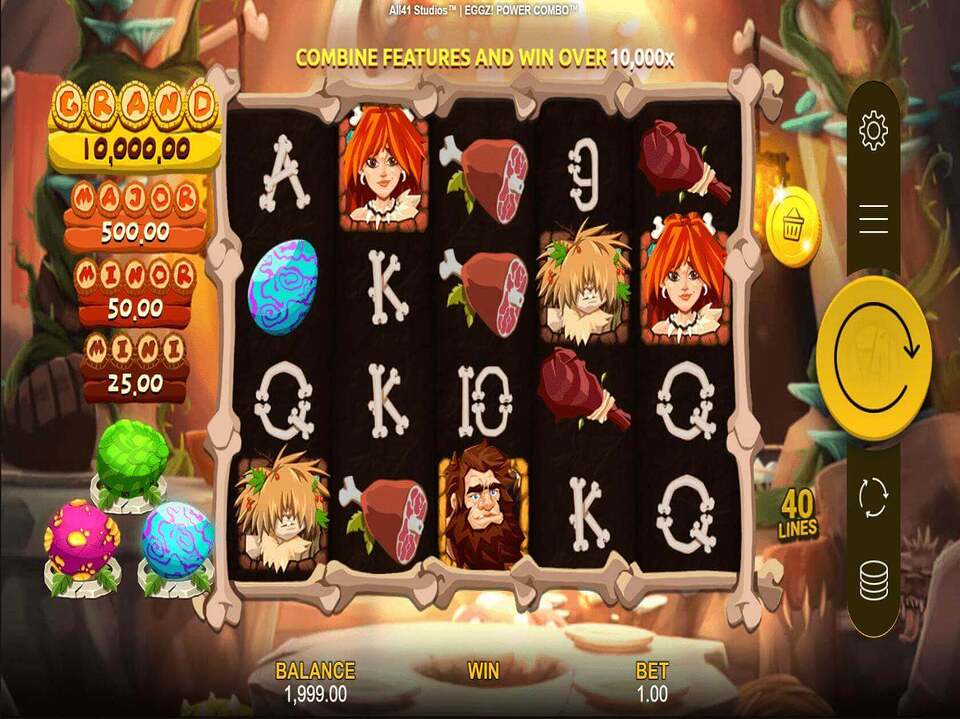Open bet options with coin stack icon

[x=873, y=581]
